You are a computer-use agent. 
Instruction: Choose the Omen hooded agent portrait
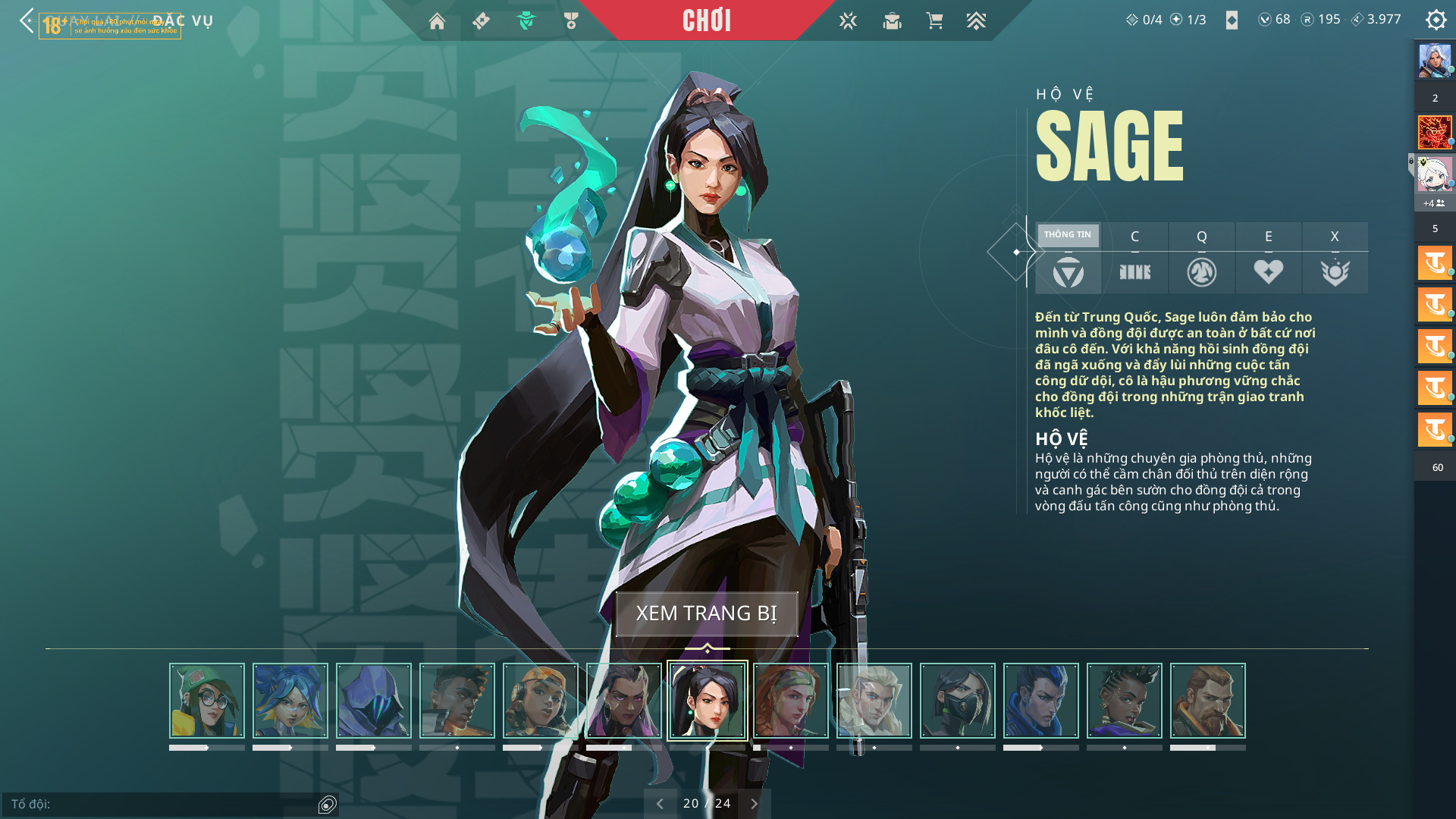[374, 701]
